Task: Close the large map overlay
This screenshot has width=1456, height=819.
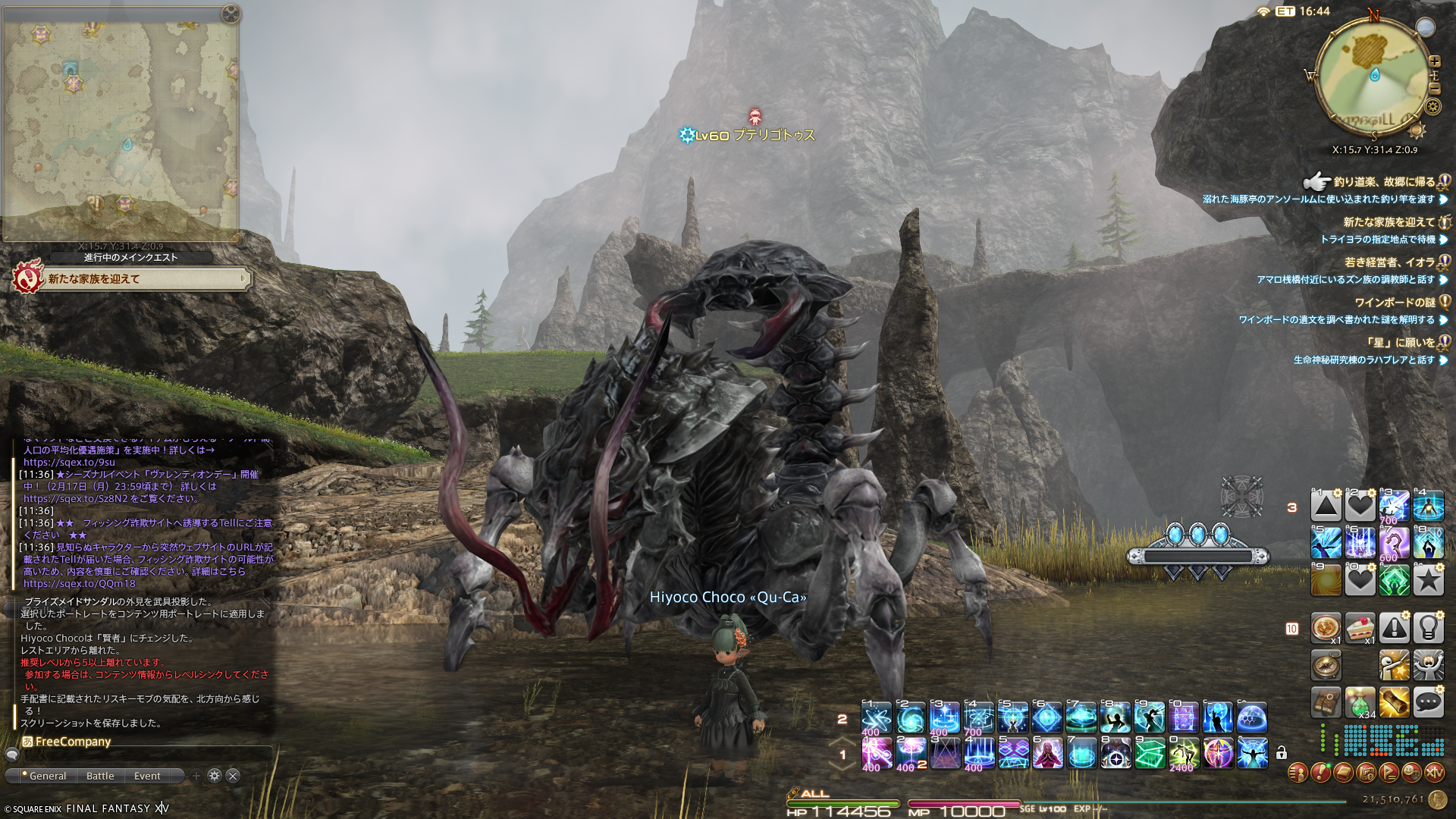Action: [231, 14]
